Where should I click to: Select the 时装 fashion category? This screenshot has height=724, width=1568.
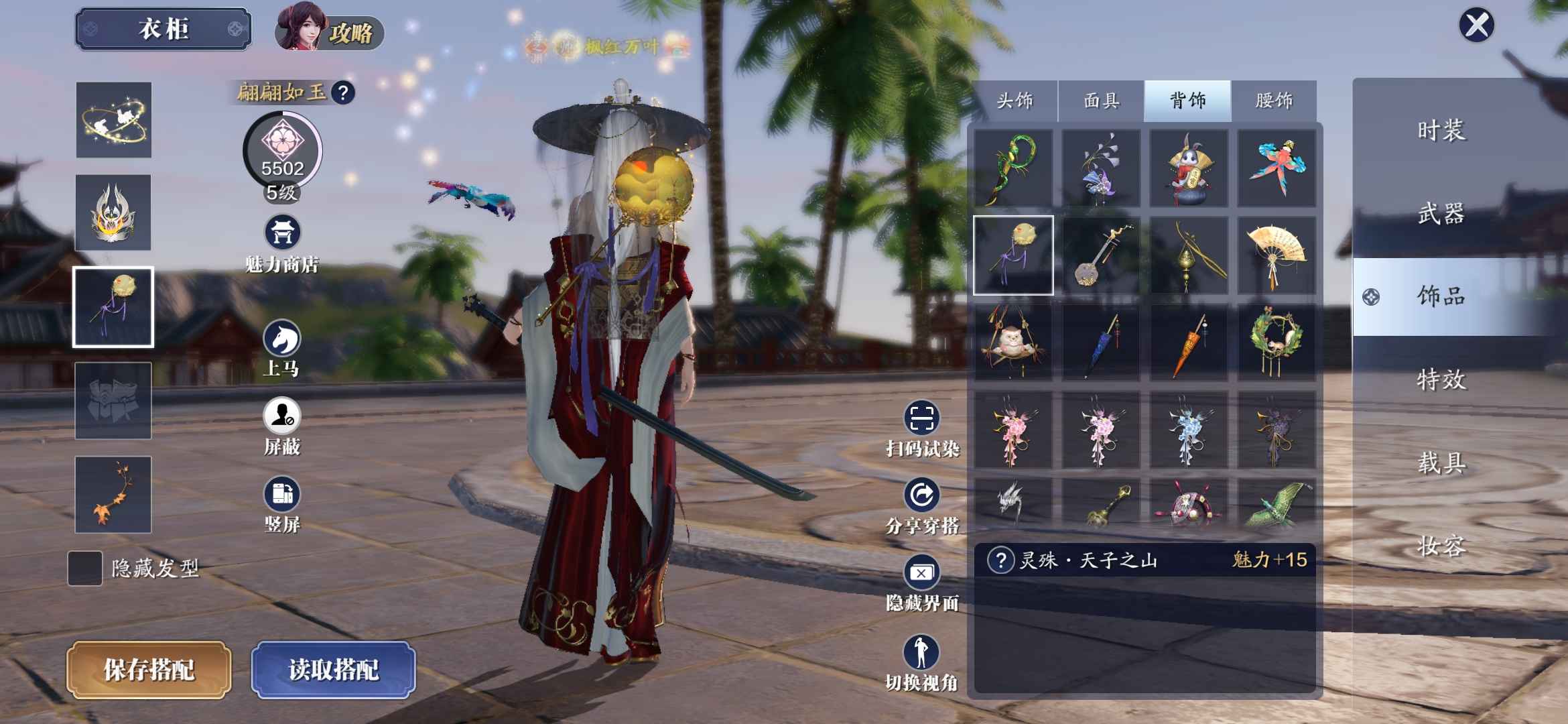click(1441, 130)
